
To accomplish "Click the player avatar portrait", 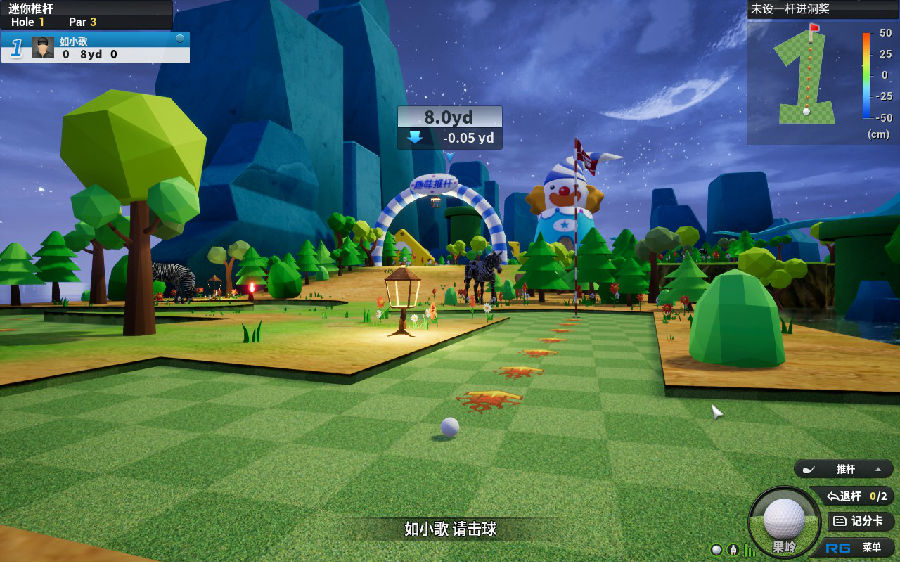I will coord(43,47).
